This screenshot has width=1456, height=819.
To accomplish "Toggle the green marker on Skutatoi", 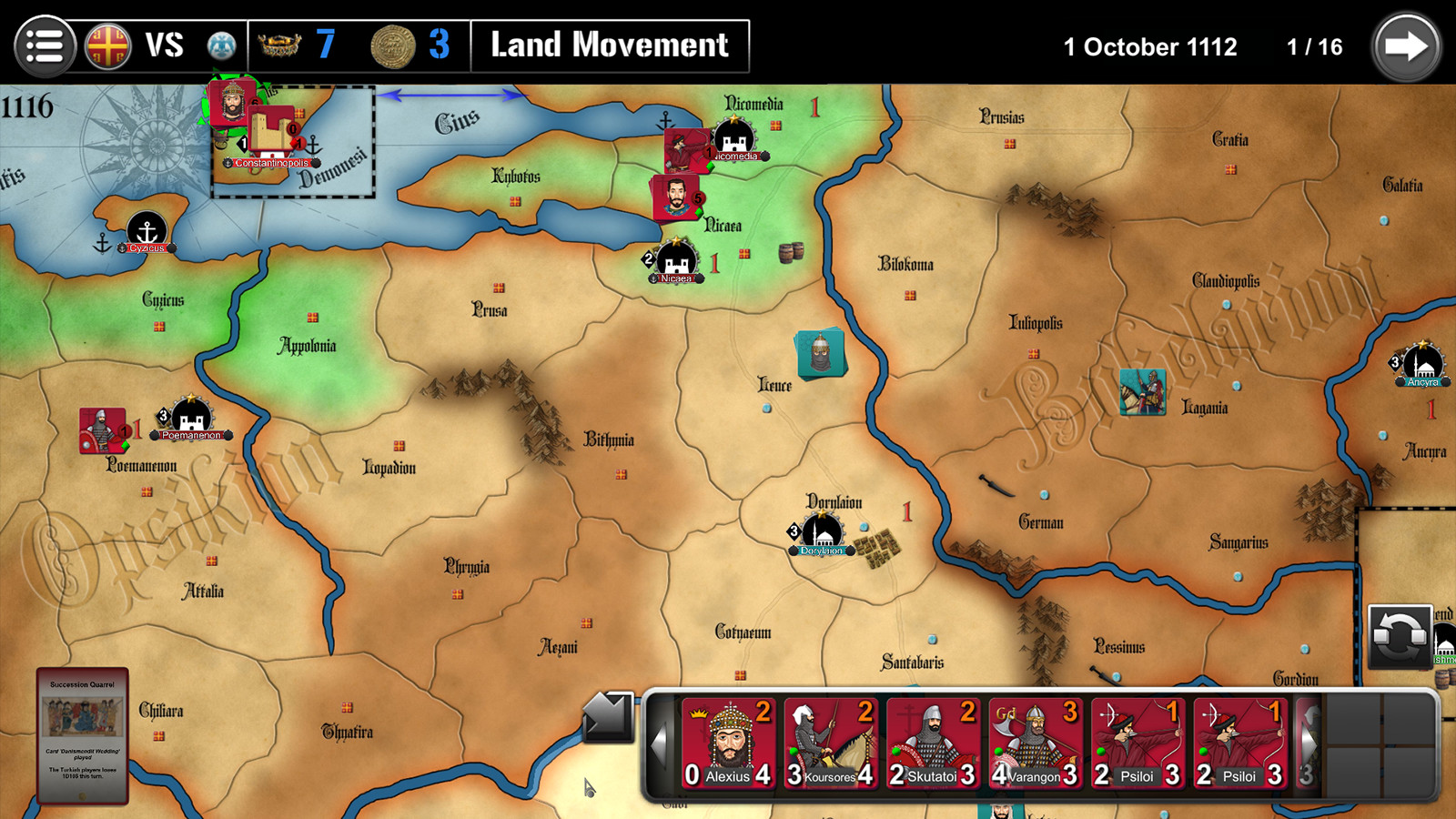I will [896, 752].
